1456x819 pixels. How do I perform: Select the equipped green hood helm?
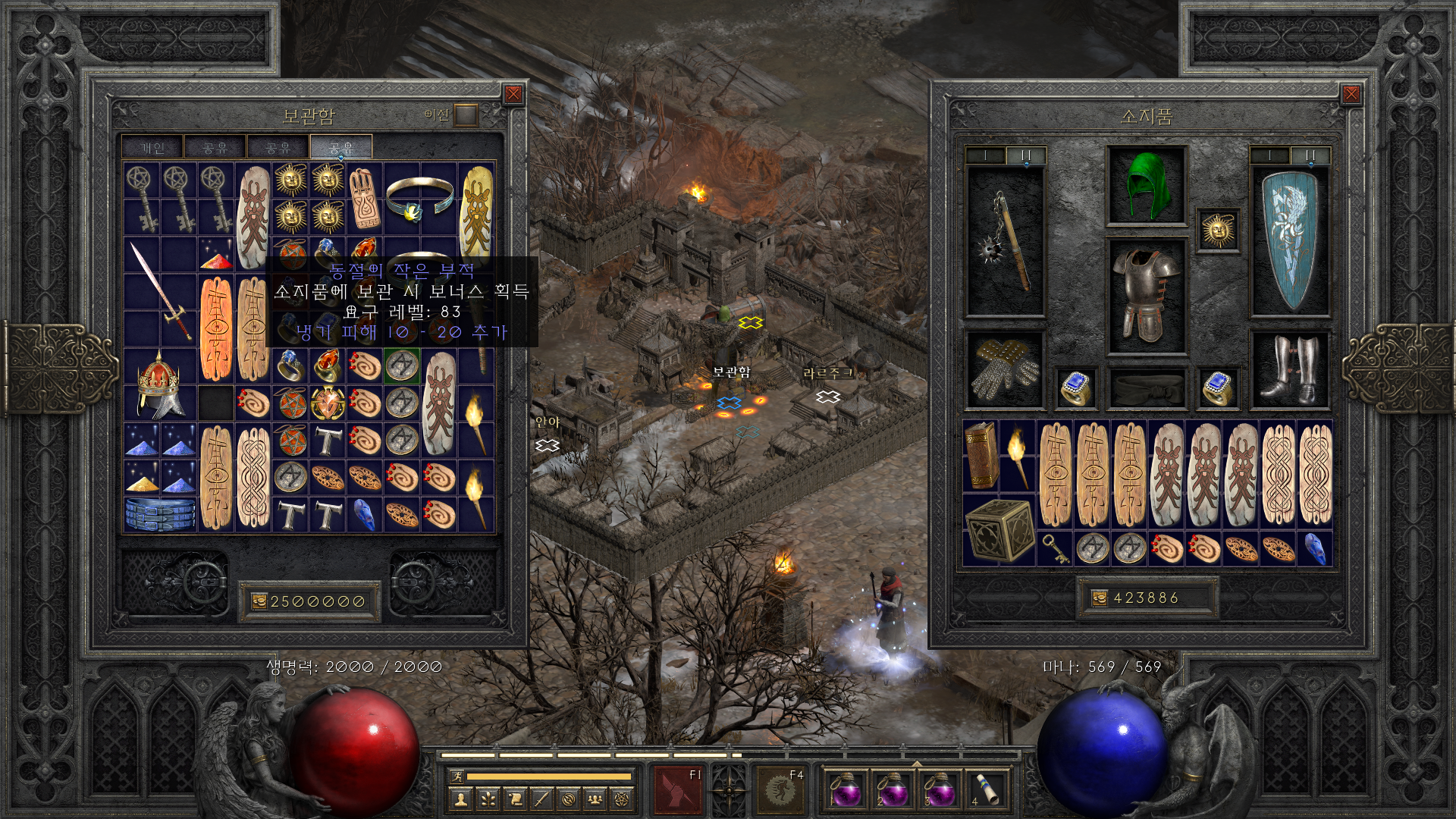(x=1146, y=185)
